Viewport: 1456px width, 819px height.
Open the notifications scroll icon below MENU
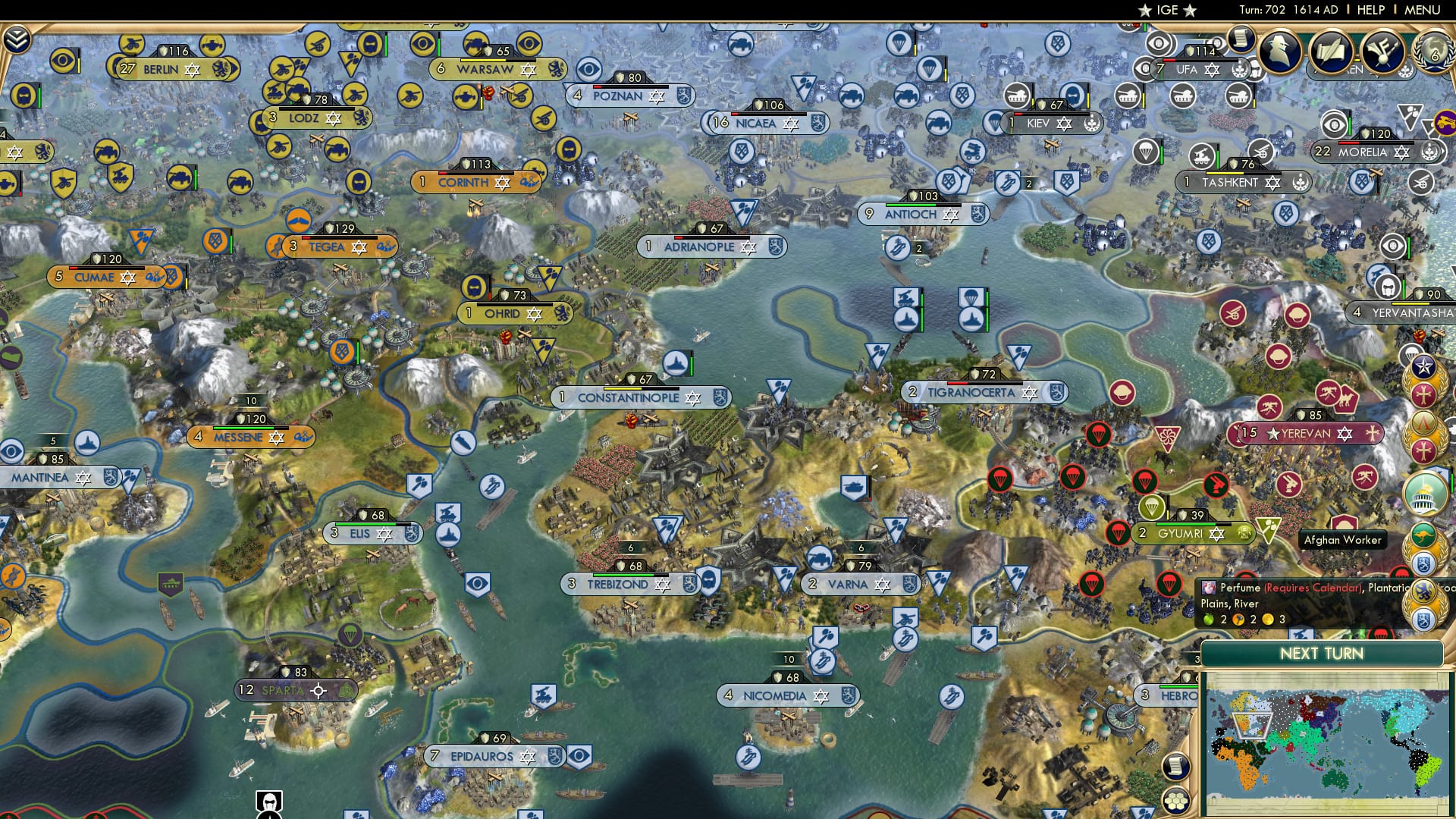tap(1241, 38)
